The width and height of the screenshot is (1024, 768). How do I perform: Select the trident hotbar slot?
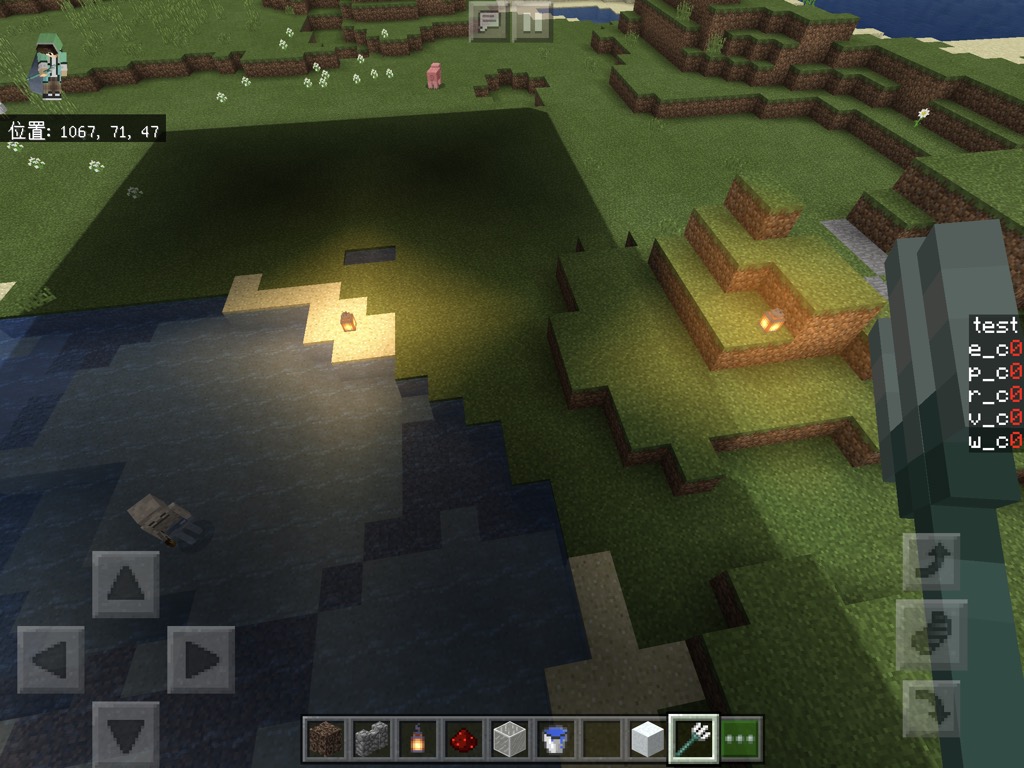point(693,739)
